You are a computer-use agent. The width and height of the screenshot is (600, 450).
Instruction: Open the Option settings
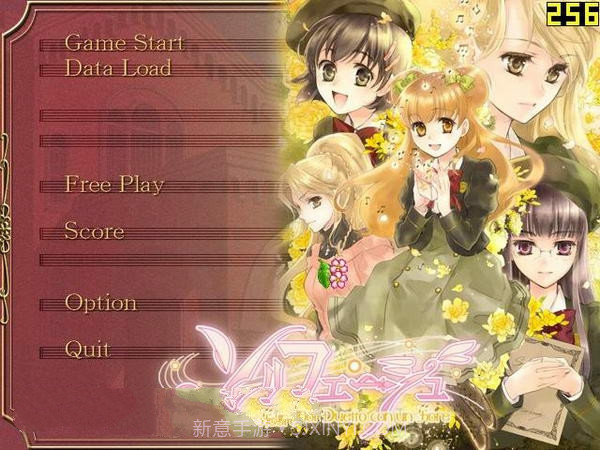[100, 302]
